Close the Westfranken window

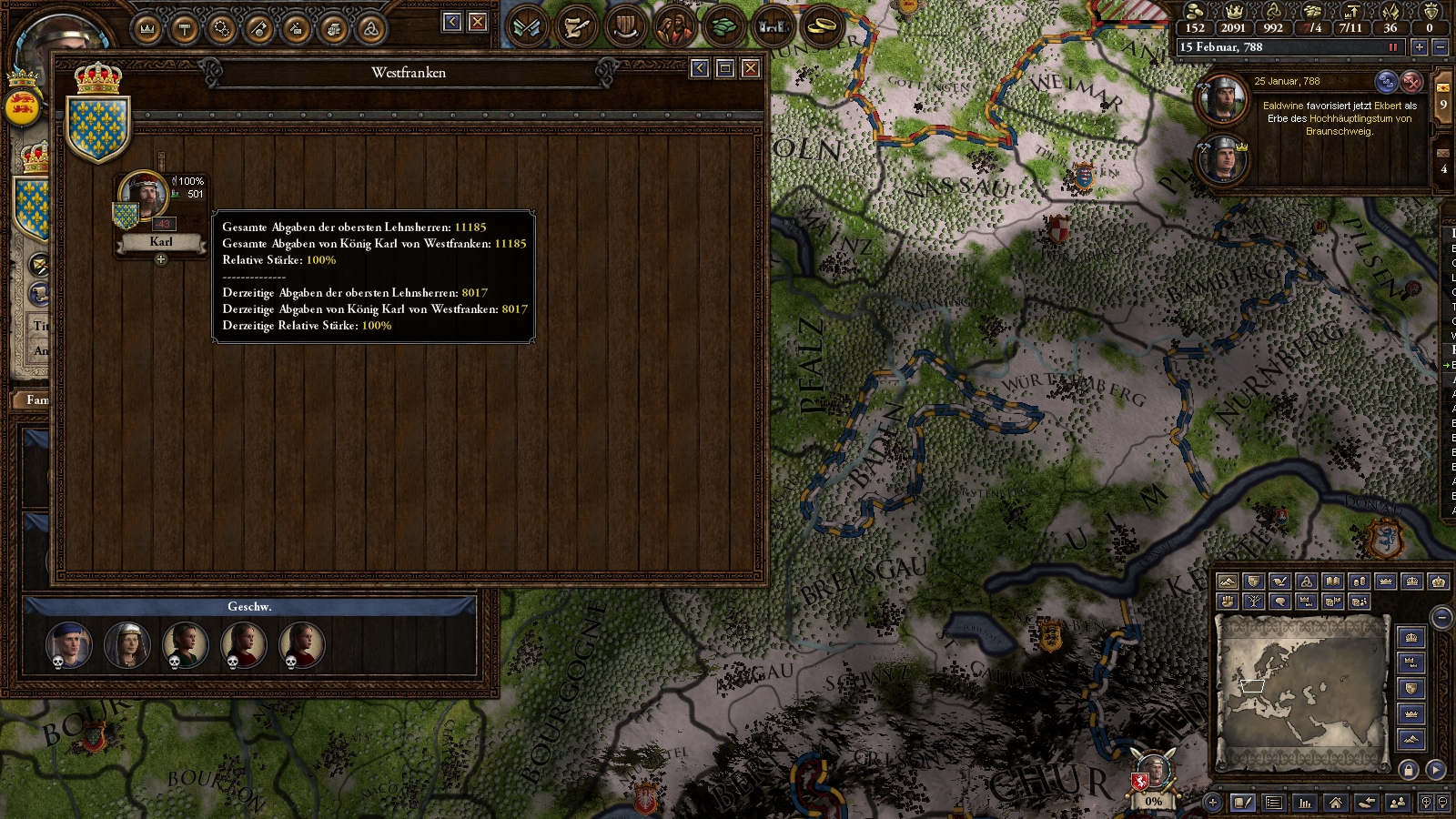click(751, 68)
